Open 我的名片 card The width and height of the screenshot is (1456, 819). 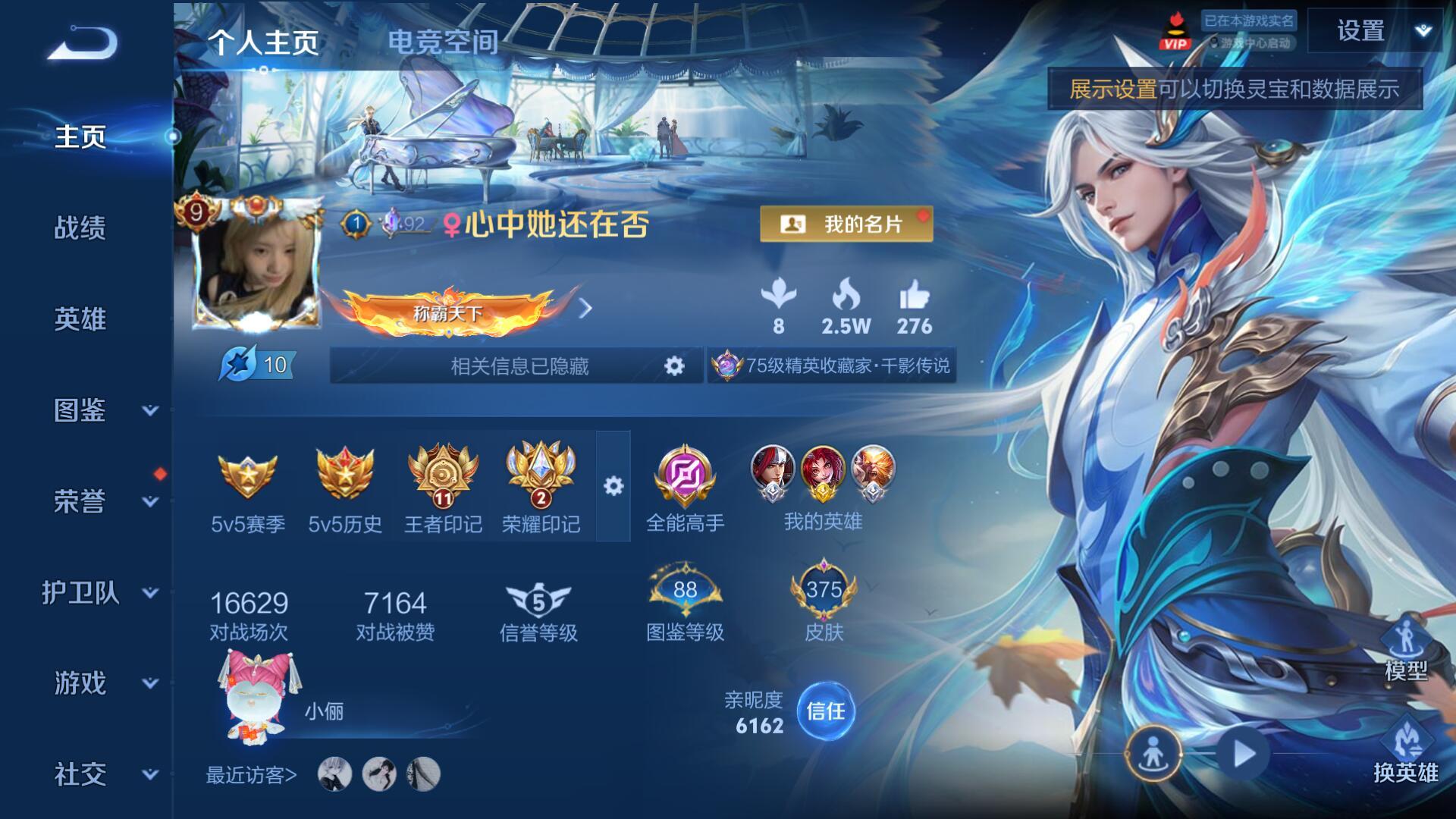(x=846, y=224)
